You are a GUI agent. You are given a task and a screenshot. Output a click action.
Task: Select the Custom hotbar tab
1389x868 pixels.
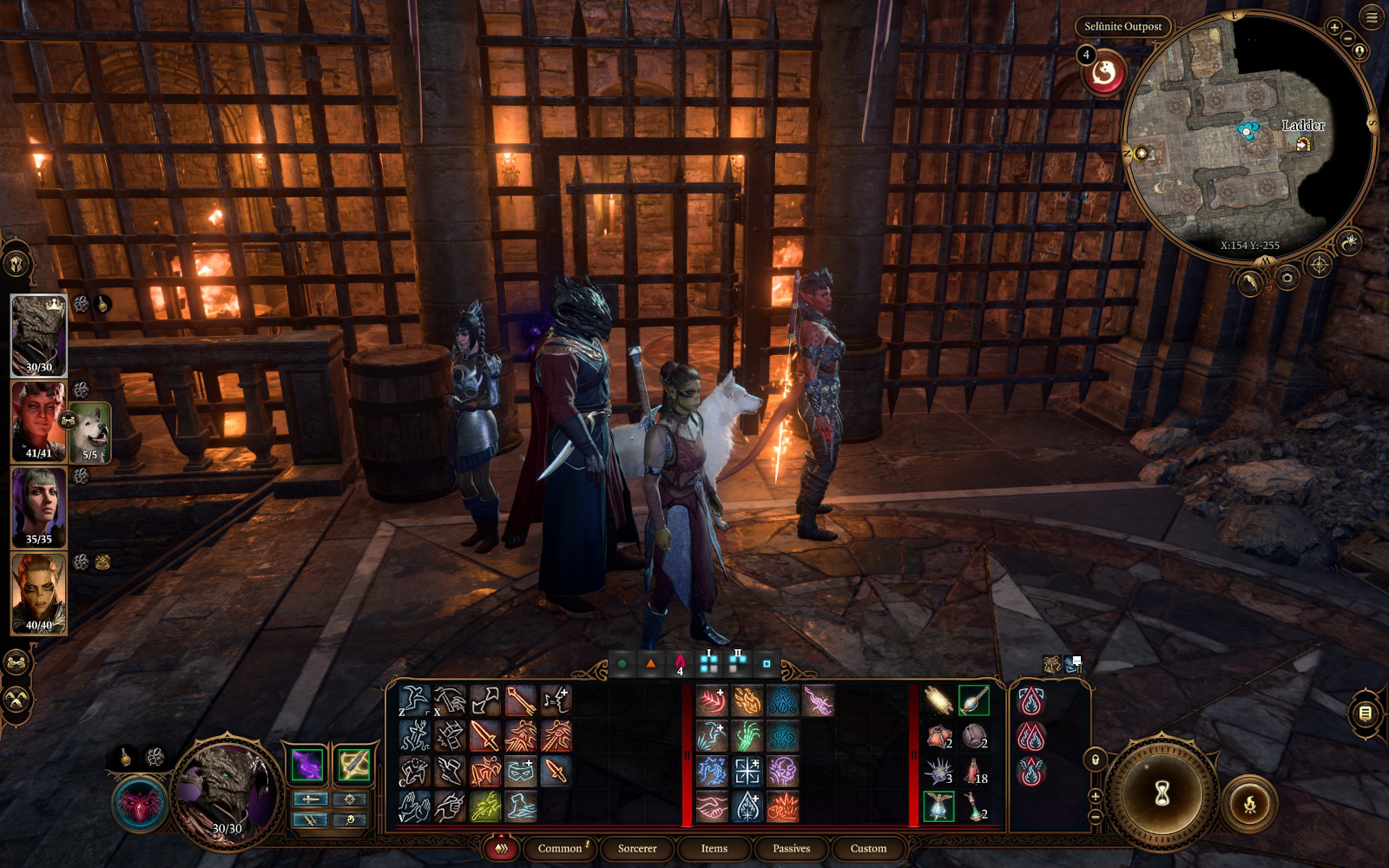(x=868, y=848)
